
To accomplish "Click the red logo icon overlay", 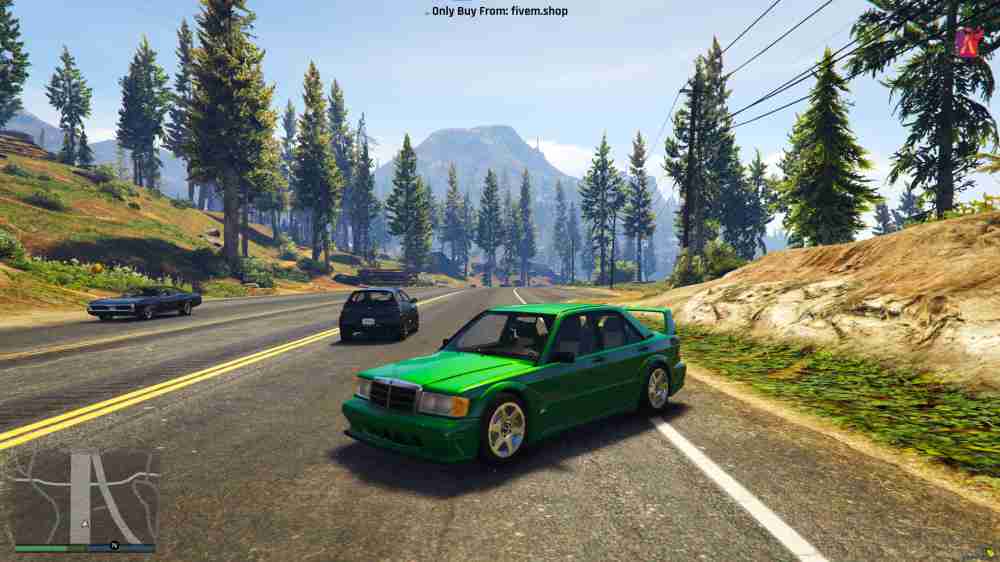I will click(968, 42).
